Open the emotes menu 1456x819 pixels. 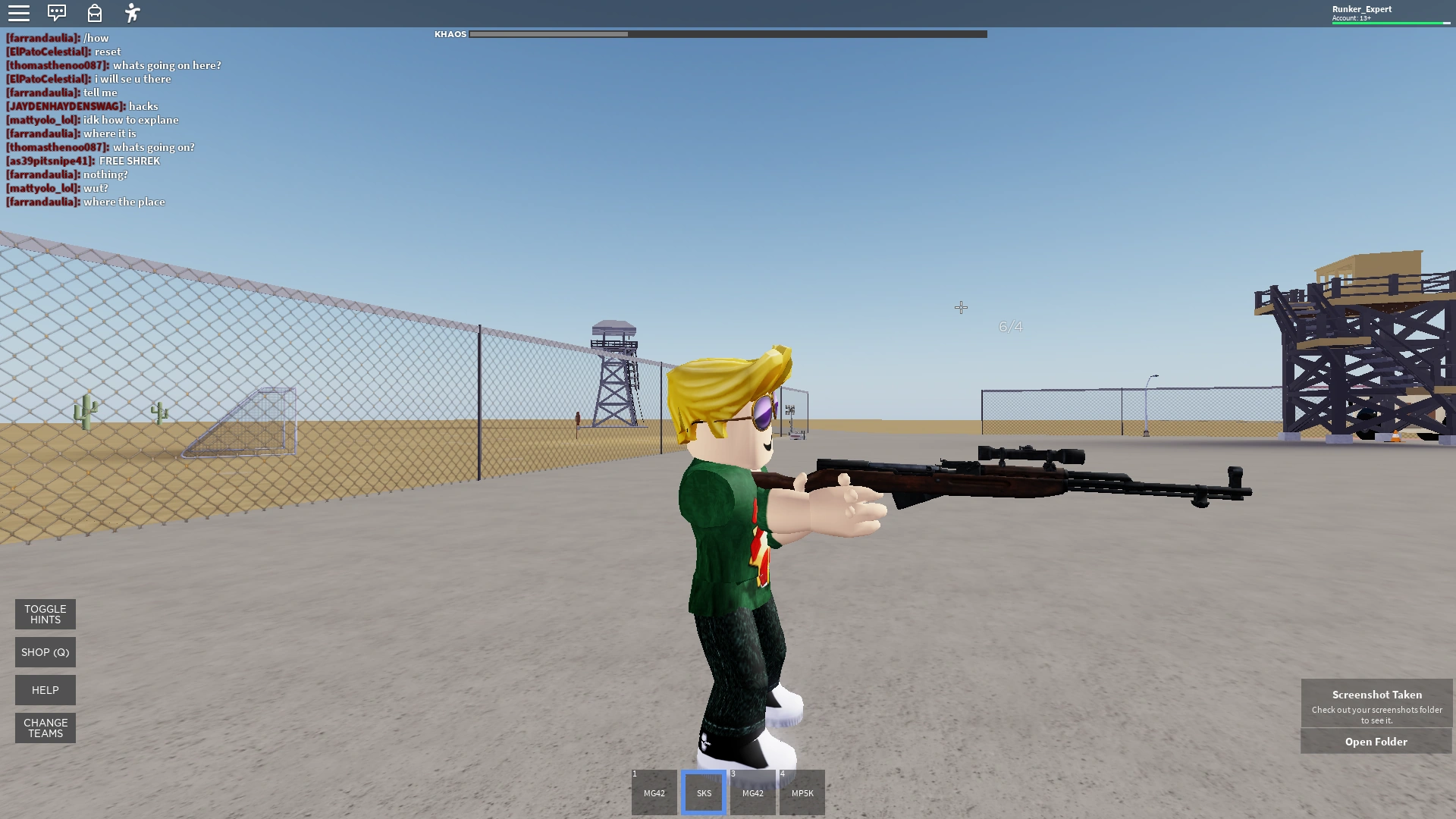[132, 12]
